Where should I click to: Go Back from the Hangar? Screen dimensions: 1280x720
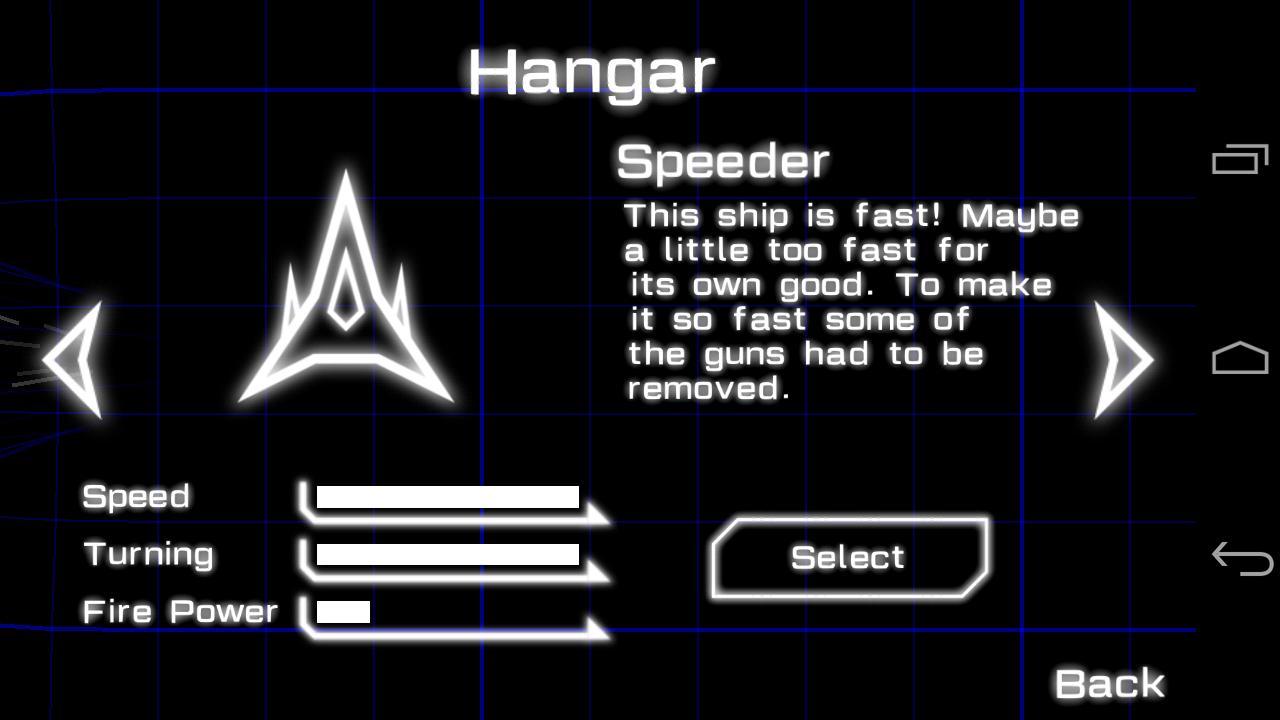[1110, 684]
